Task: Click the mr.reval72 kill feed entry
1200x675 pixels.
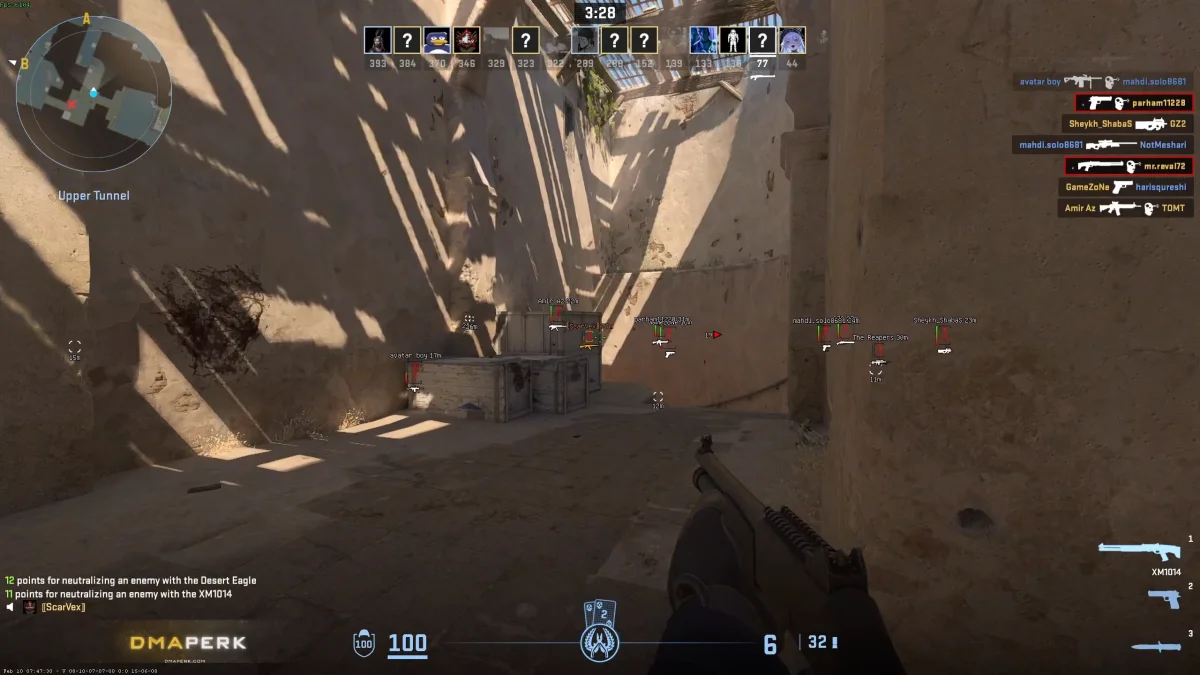Action: 1128,166
